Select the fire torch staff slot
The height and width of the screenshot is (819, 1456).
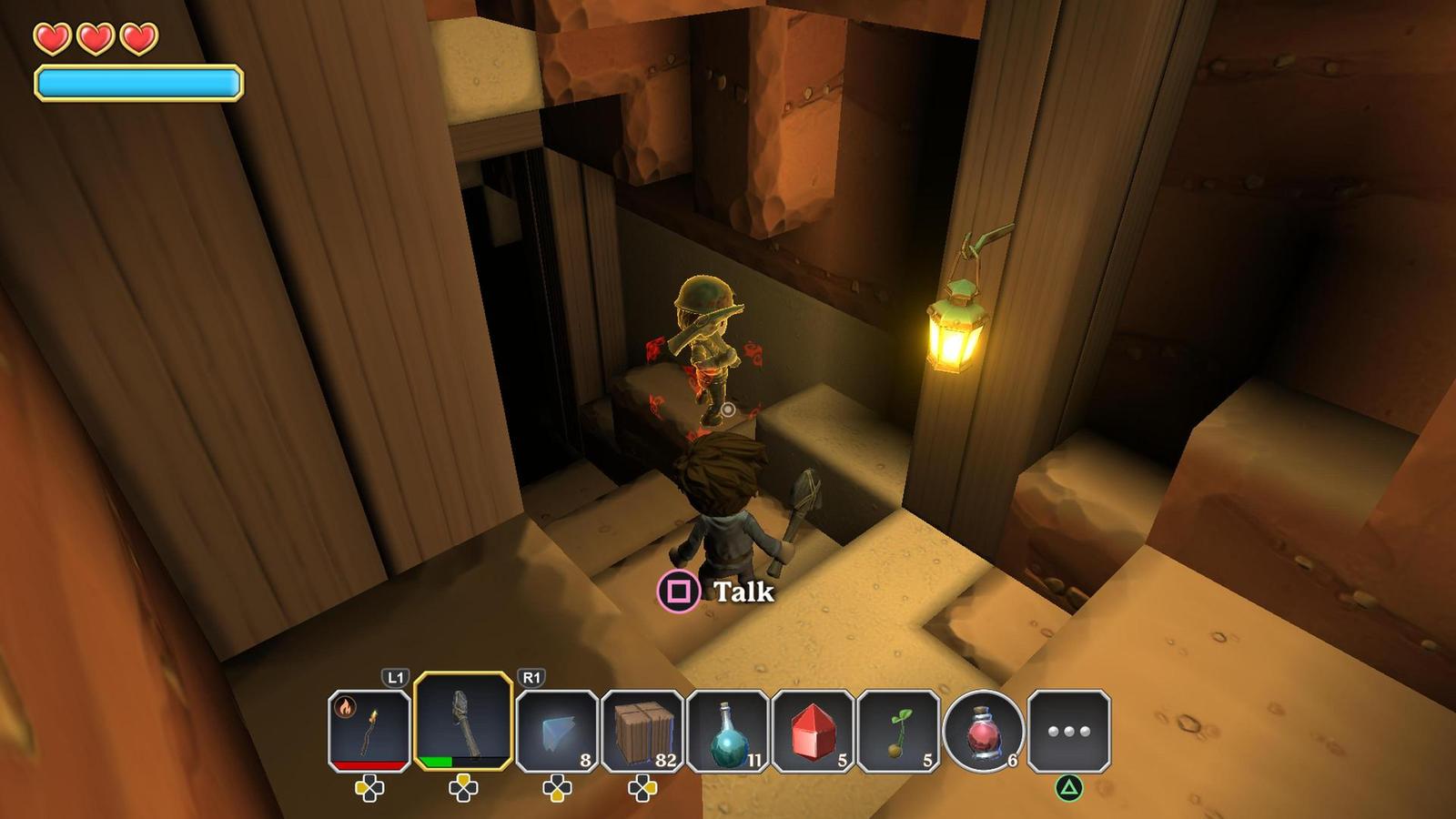[x=369, y=731]
